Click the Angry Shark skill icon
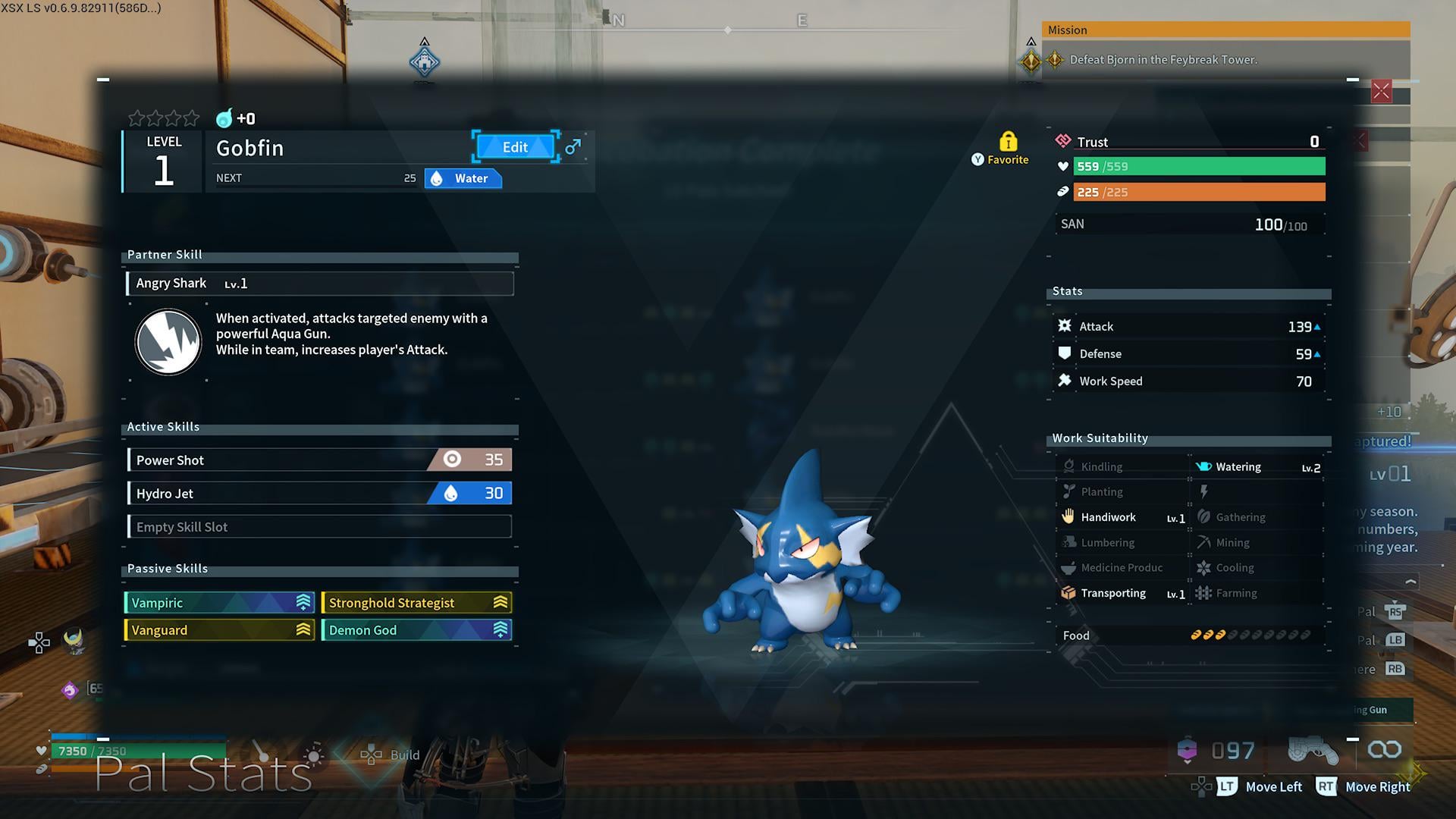The height and width of the screenshot is (819, 1456). tap(168, 342)
